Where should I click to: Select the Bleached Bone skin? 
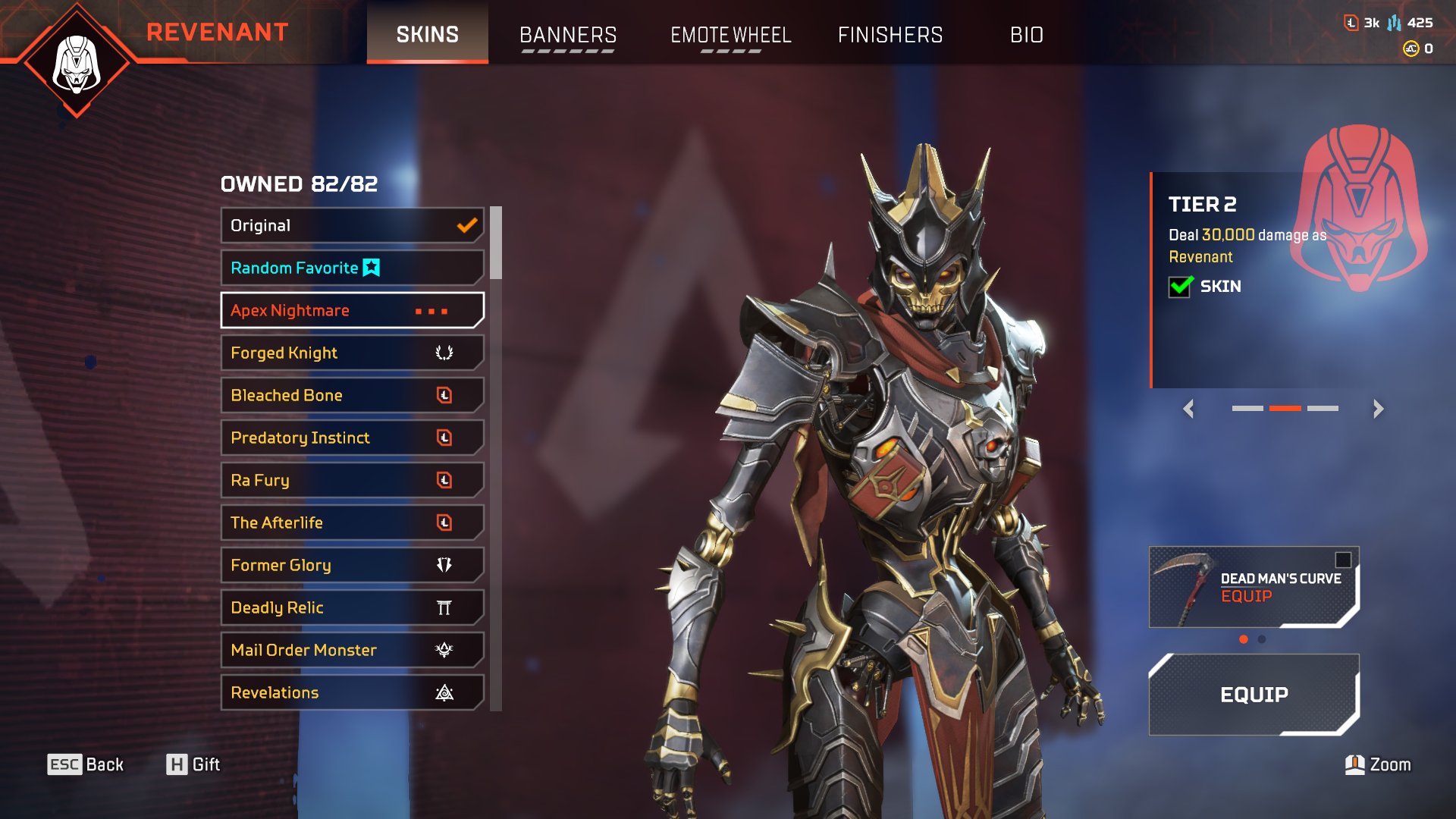coord(352,395)
